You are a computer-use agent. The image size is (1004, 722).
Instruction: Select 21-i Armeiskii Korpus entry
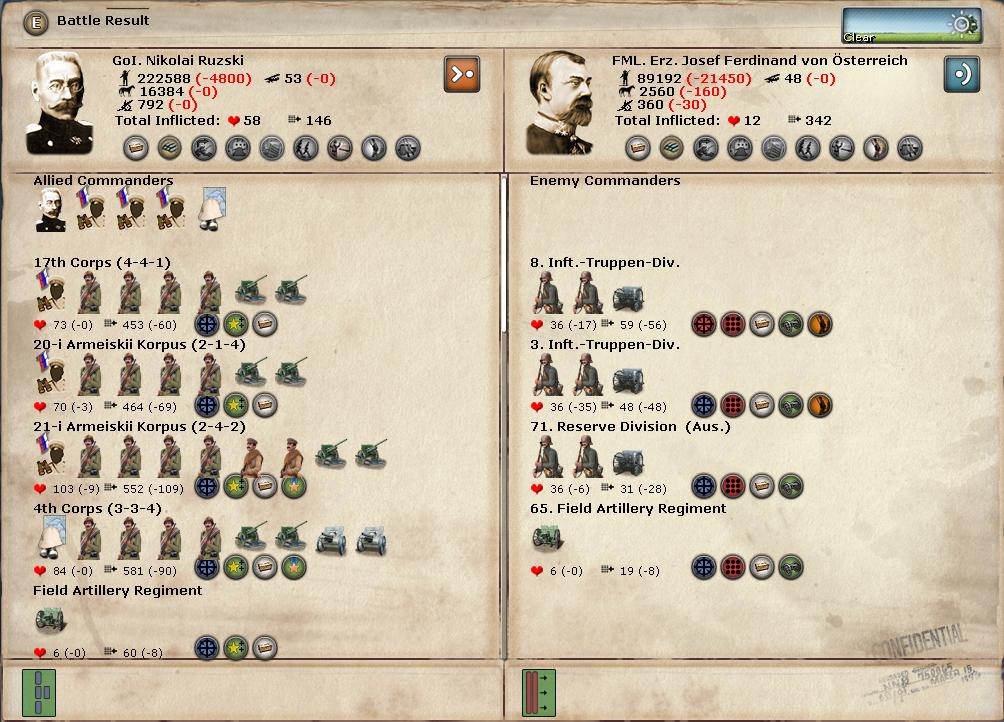124,427
